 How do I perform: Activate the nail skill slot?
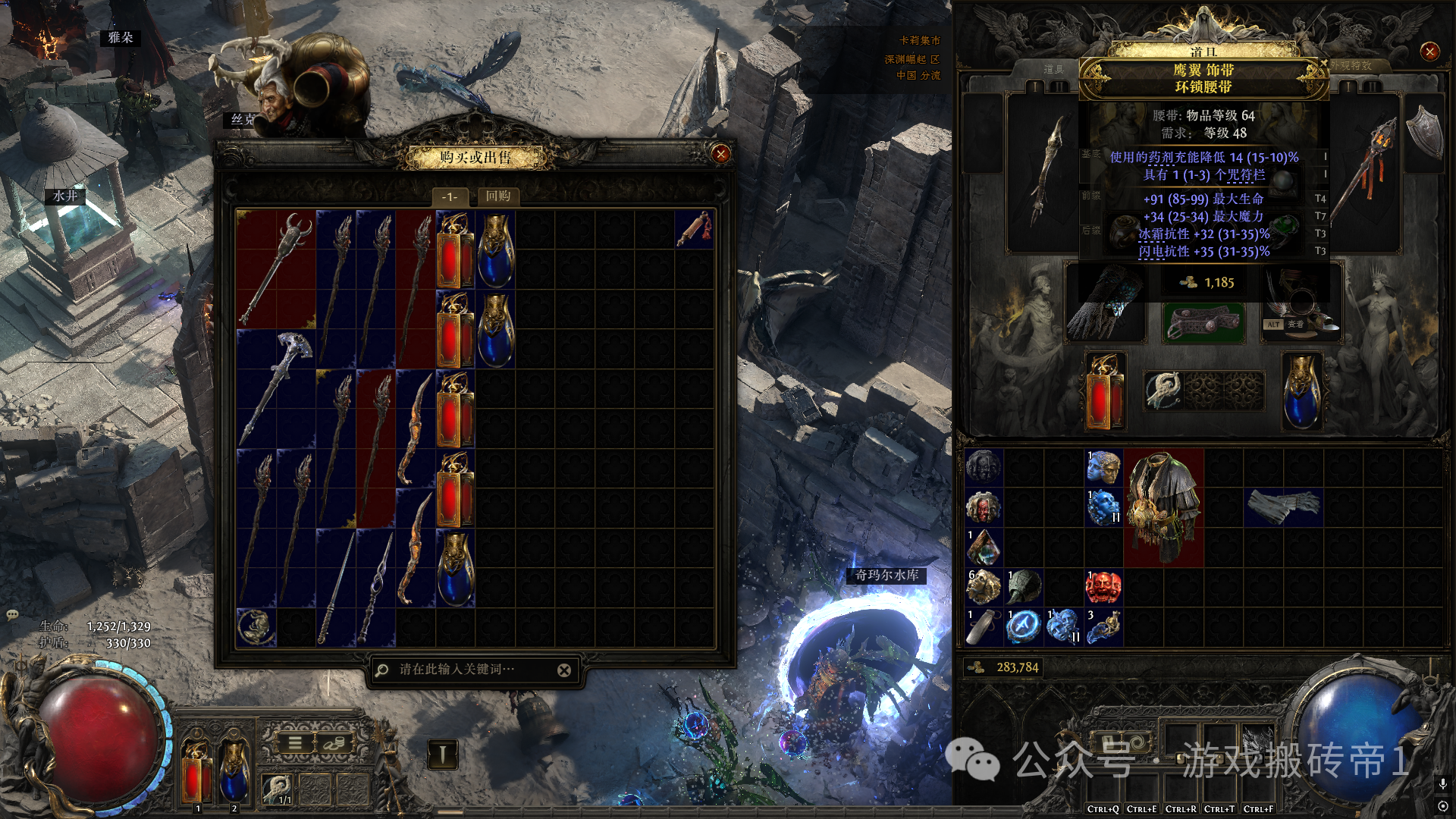point(442,754)
